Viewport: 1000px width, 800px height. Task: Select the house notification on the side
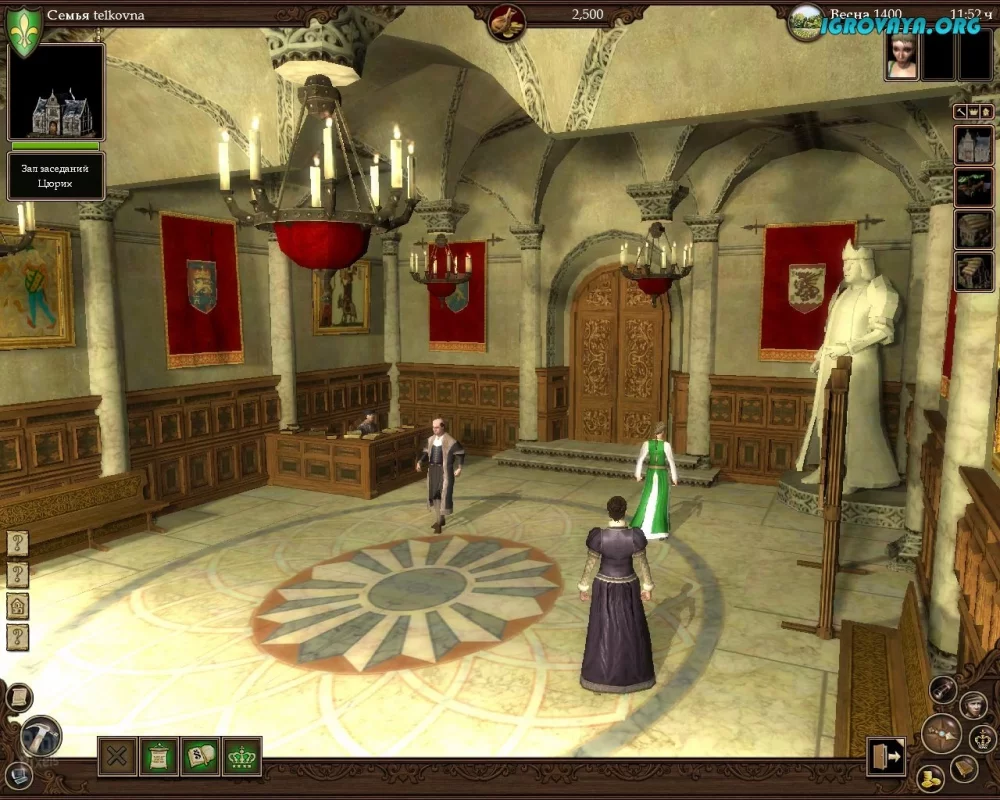click(18, 606)
